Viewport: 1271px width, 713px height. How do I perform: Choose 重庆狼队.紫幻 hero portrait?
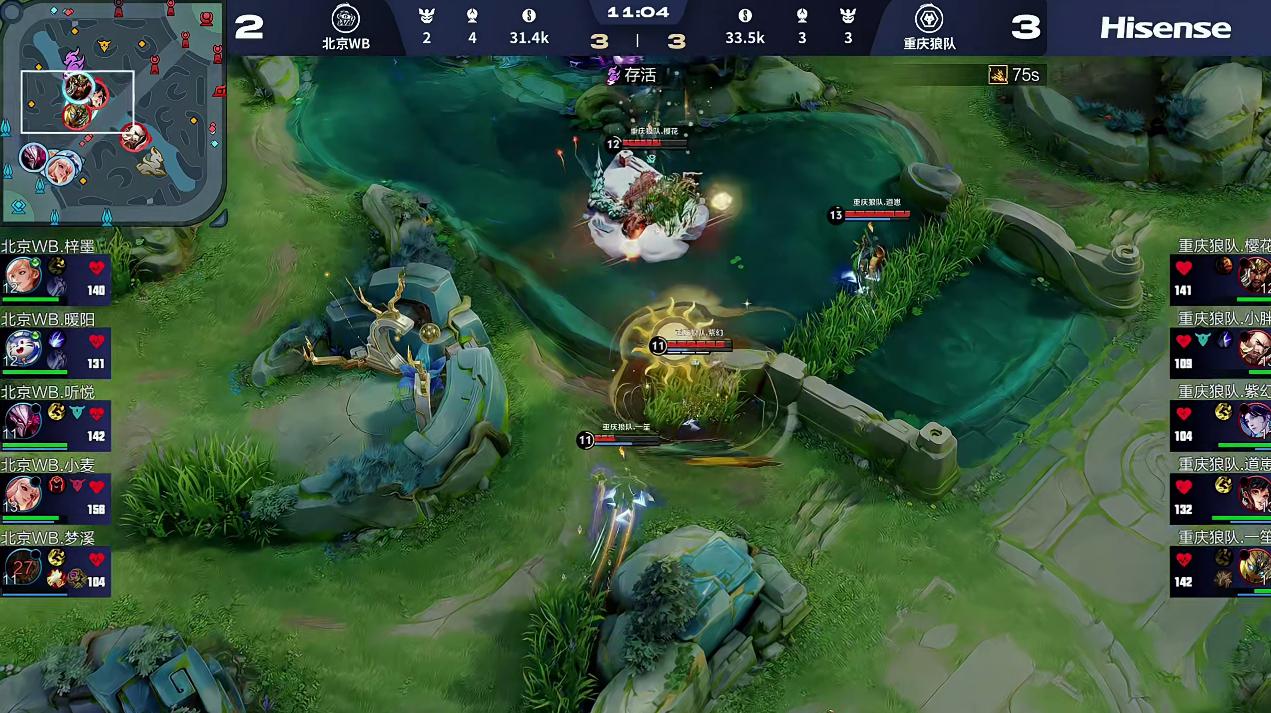click(1254, 420)
